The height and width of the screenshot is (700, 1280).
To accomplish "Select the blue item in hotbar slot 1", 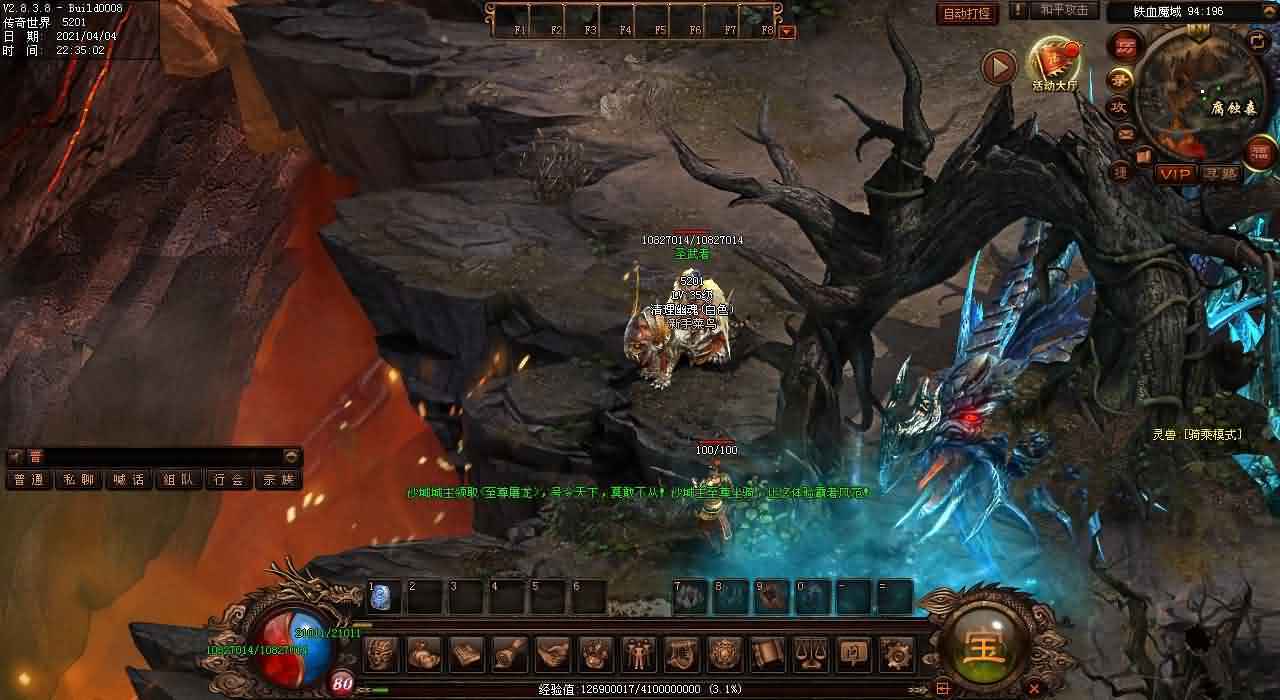I will tap(381, 597).
